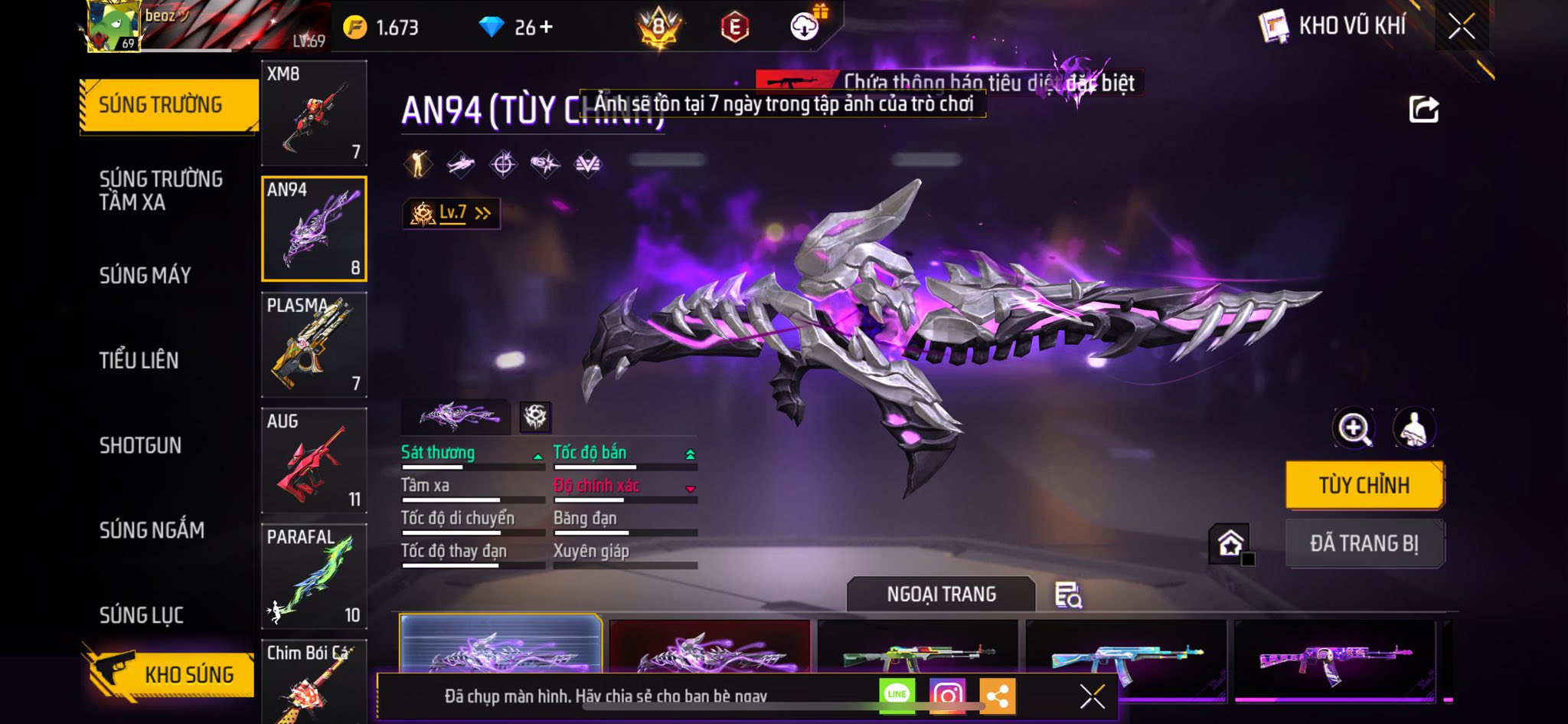
Task: Open the Súng Lục category
Action: pyautogui.click(x=142, y=615)
